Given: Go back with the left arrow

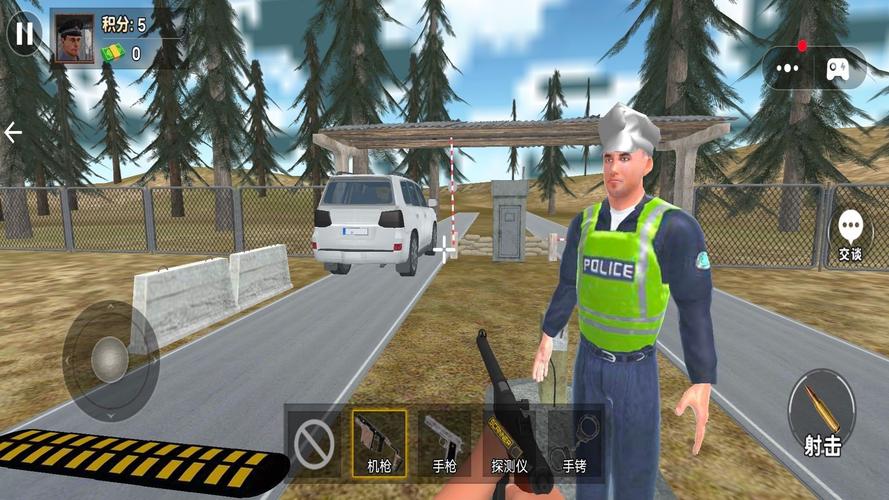Looking at the screenshot, I should tap(13, 133).
